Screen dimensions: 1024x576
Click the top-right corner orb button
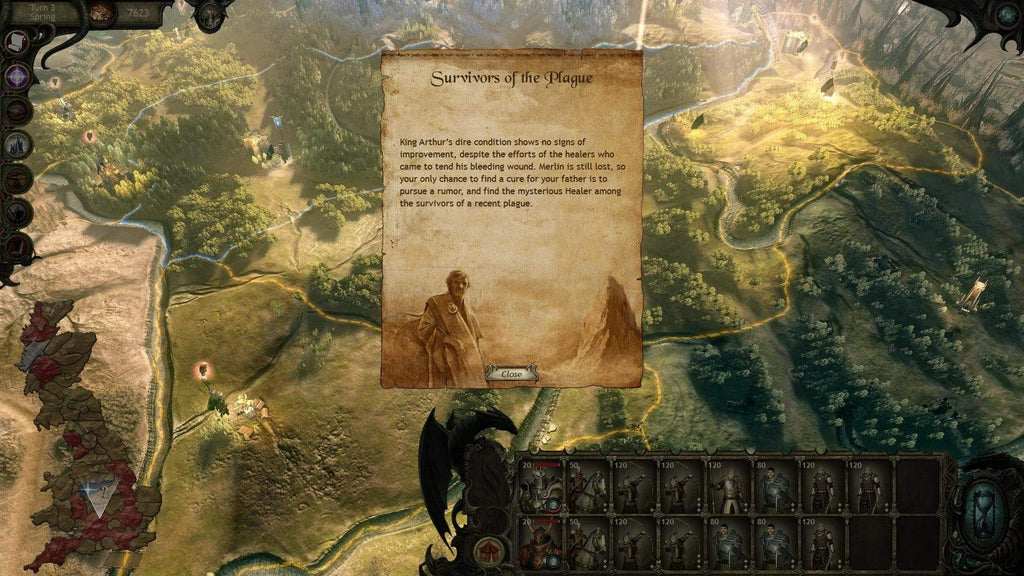1006,14
